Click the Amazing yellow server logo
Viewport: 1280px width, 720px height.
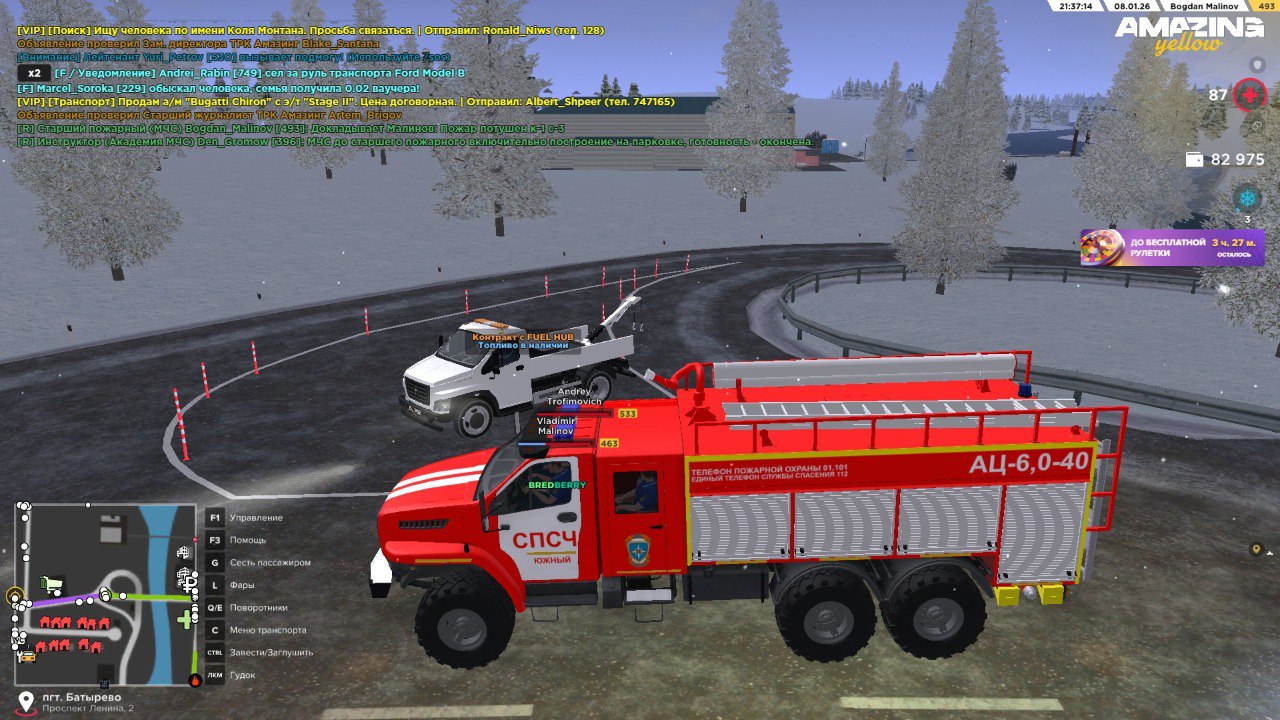tap(1189, 35)
